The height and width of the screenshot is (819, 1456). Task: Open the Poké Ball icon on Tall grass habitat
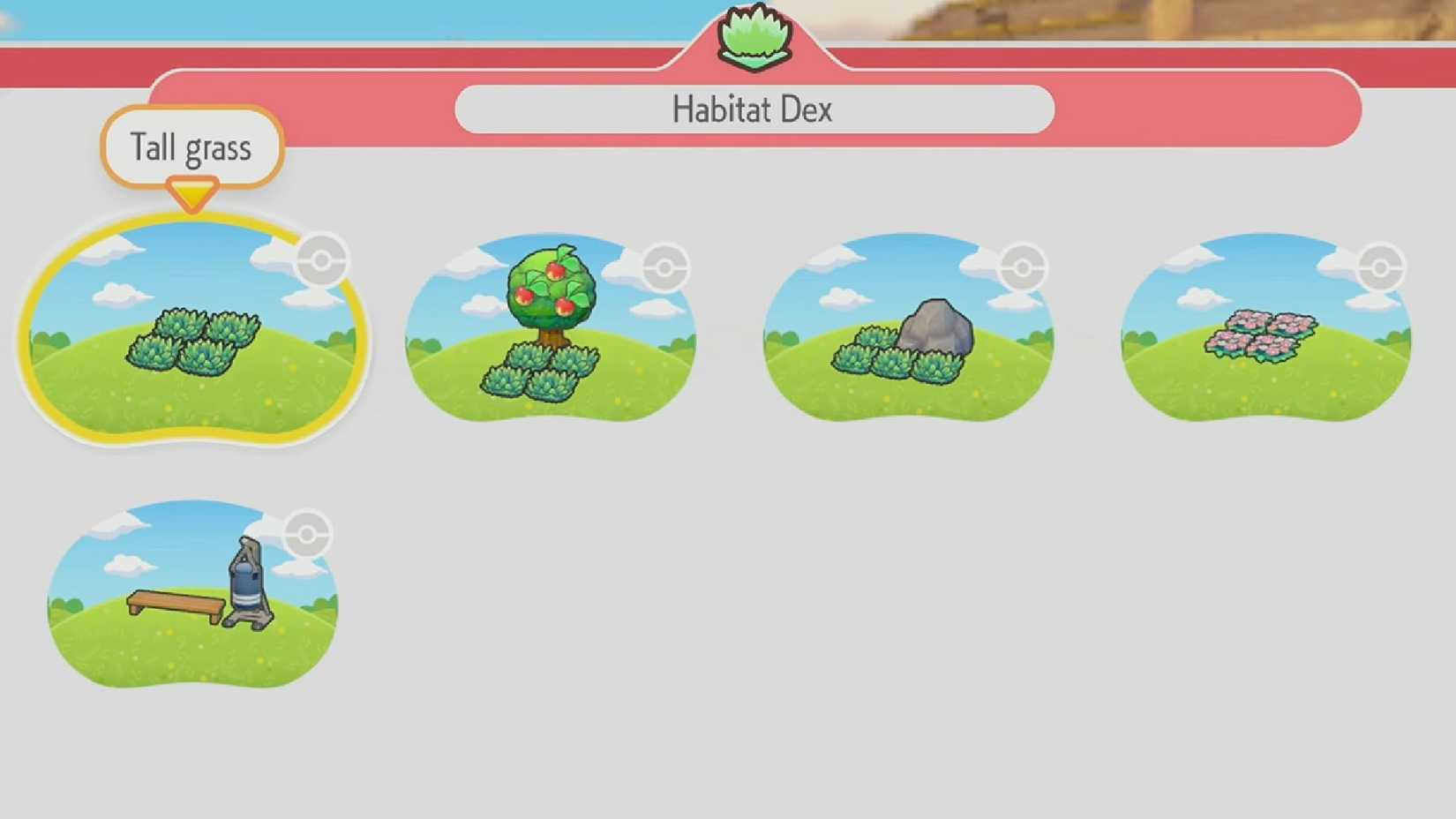pos(320,261)
